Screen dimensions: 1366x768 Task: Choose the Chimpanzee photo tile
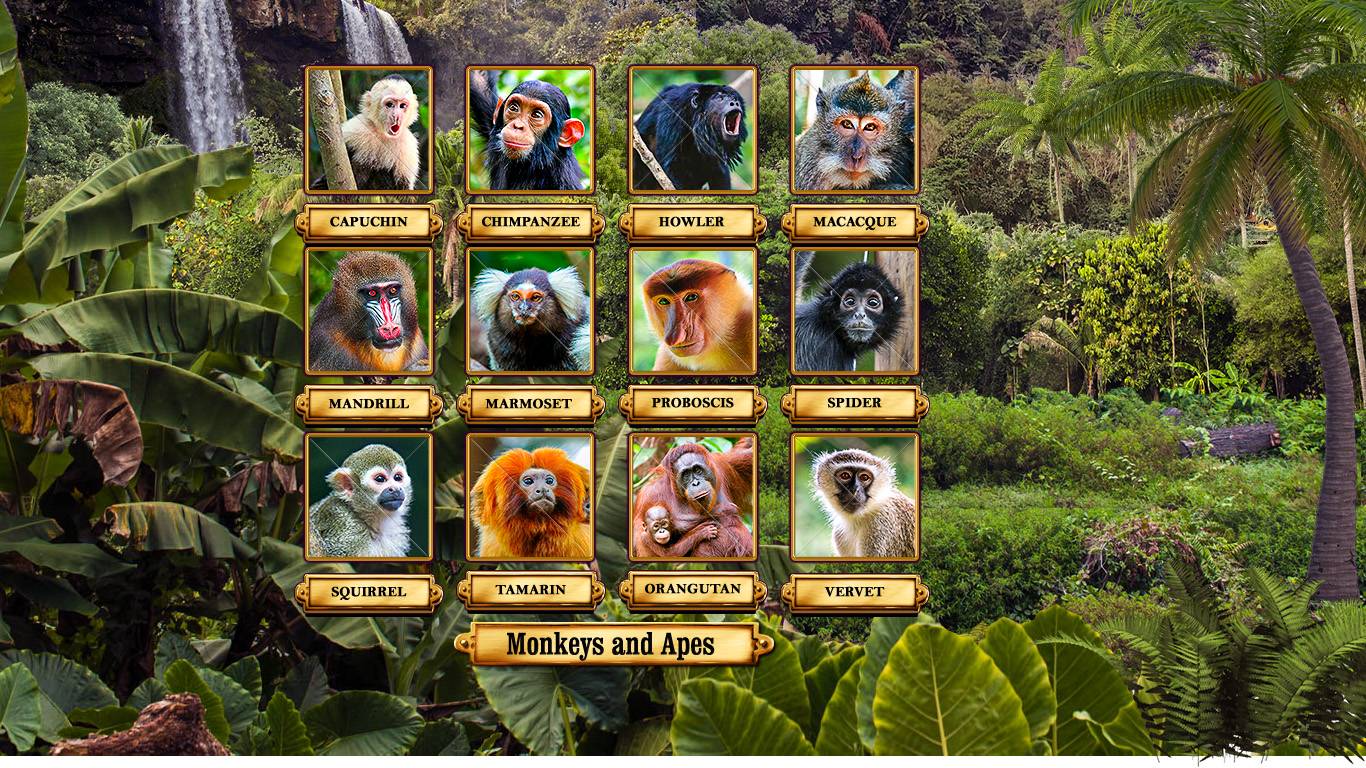tap(531, 129)
